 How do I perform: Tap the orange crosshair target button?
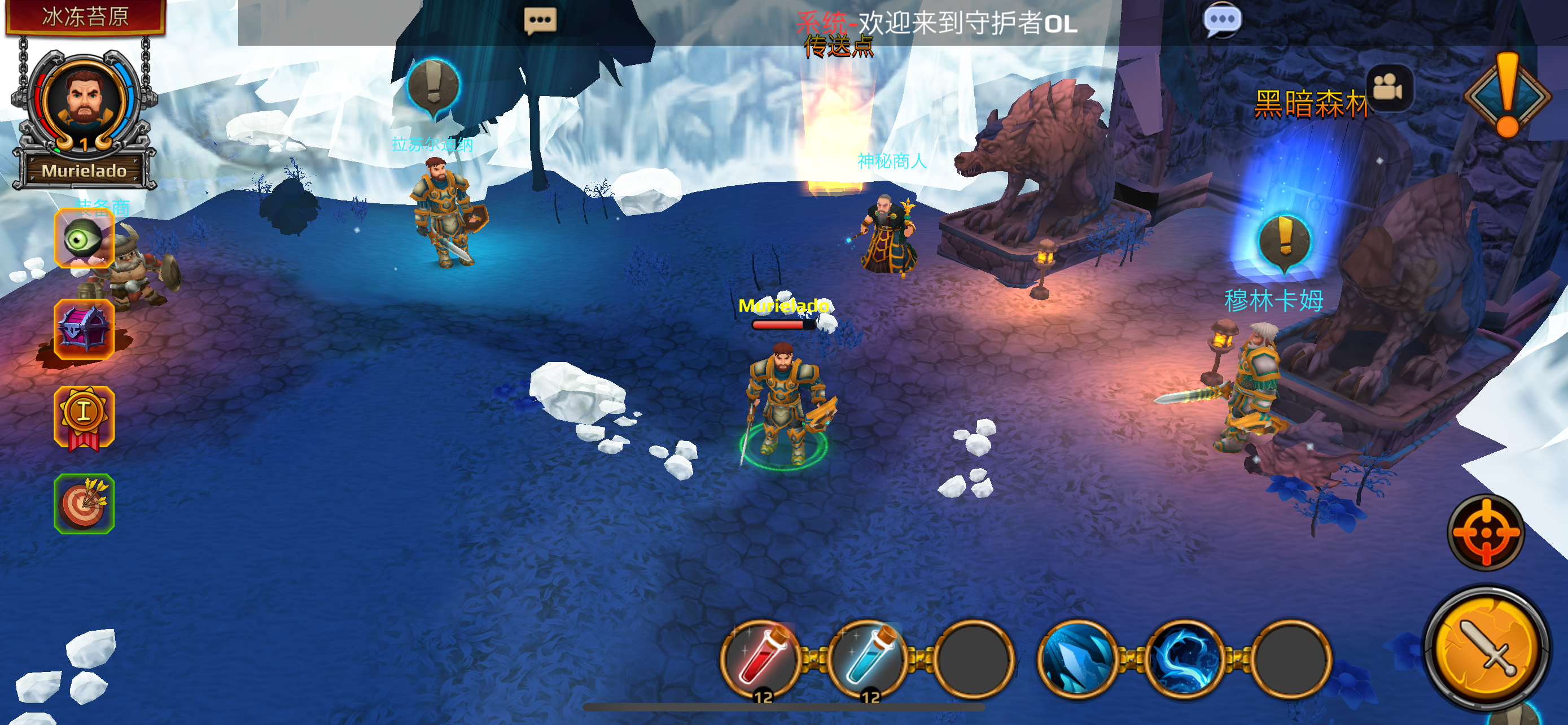[1486, 532]
